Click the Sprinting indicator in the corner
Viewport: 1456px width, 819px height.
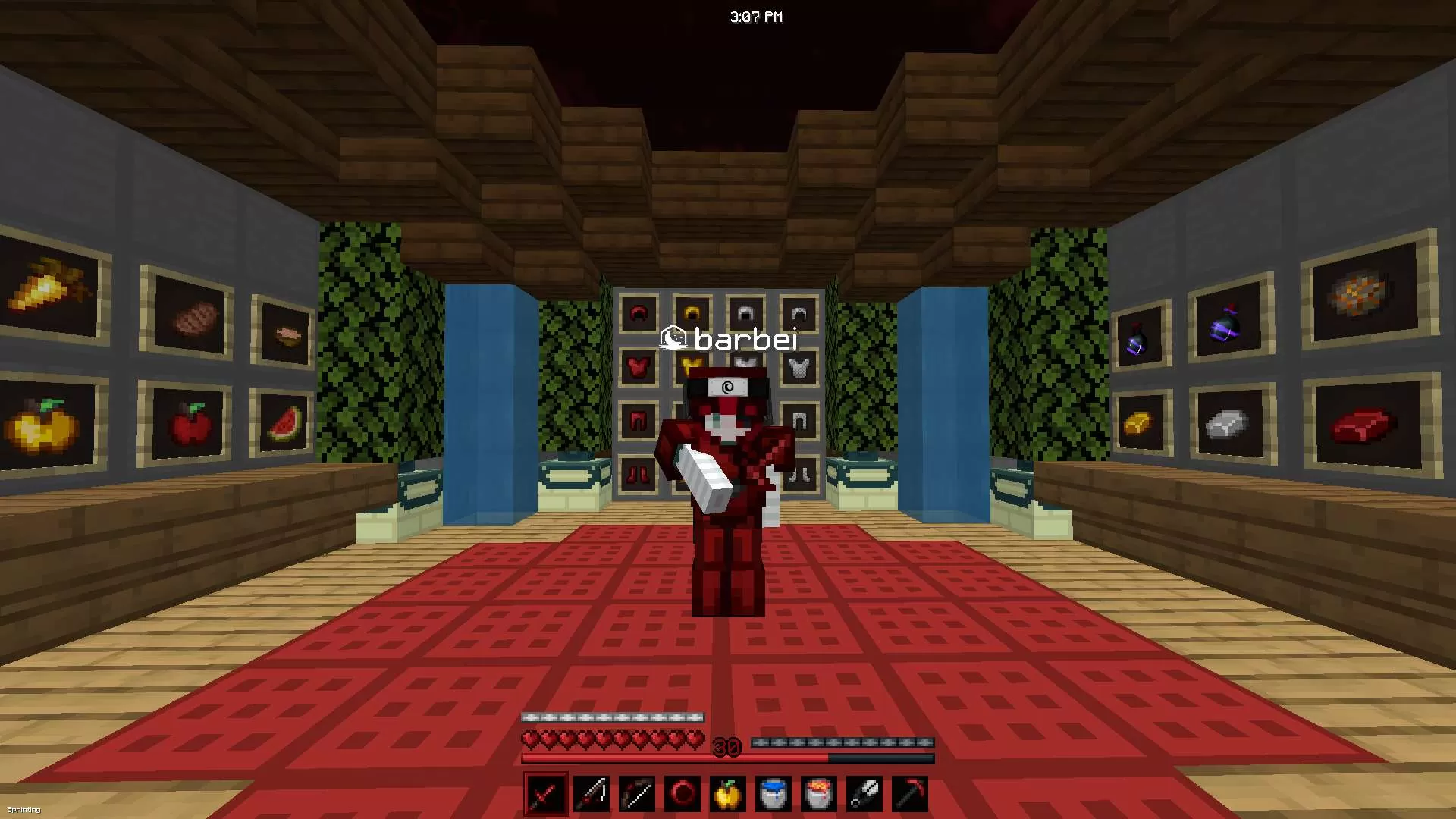(25, 810)
